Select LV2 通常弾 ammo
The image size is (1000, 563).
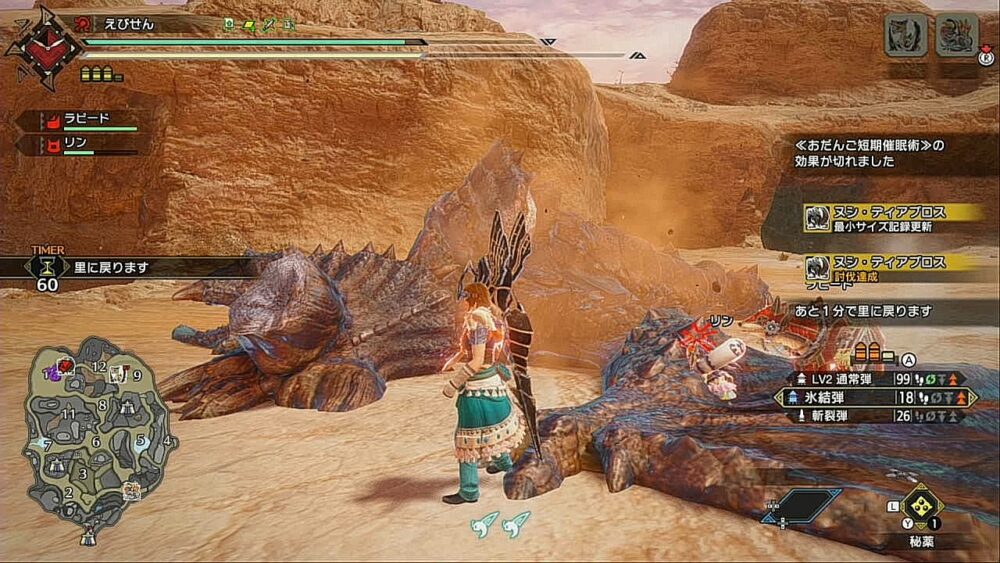(x=872, y=379)
